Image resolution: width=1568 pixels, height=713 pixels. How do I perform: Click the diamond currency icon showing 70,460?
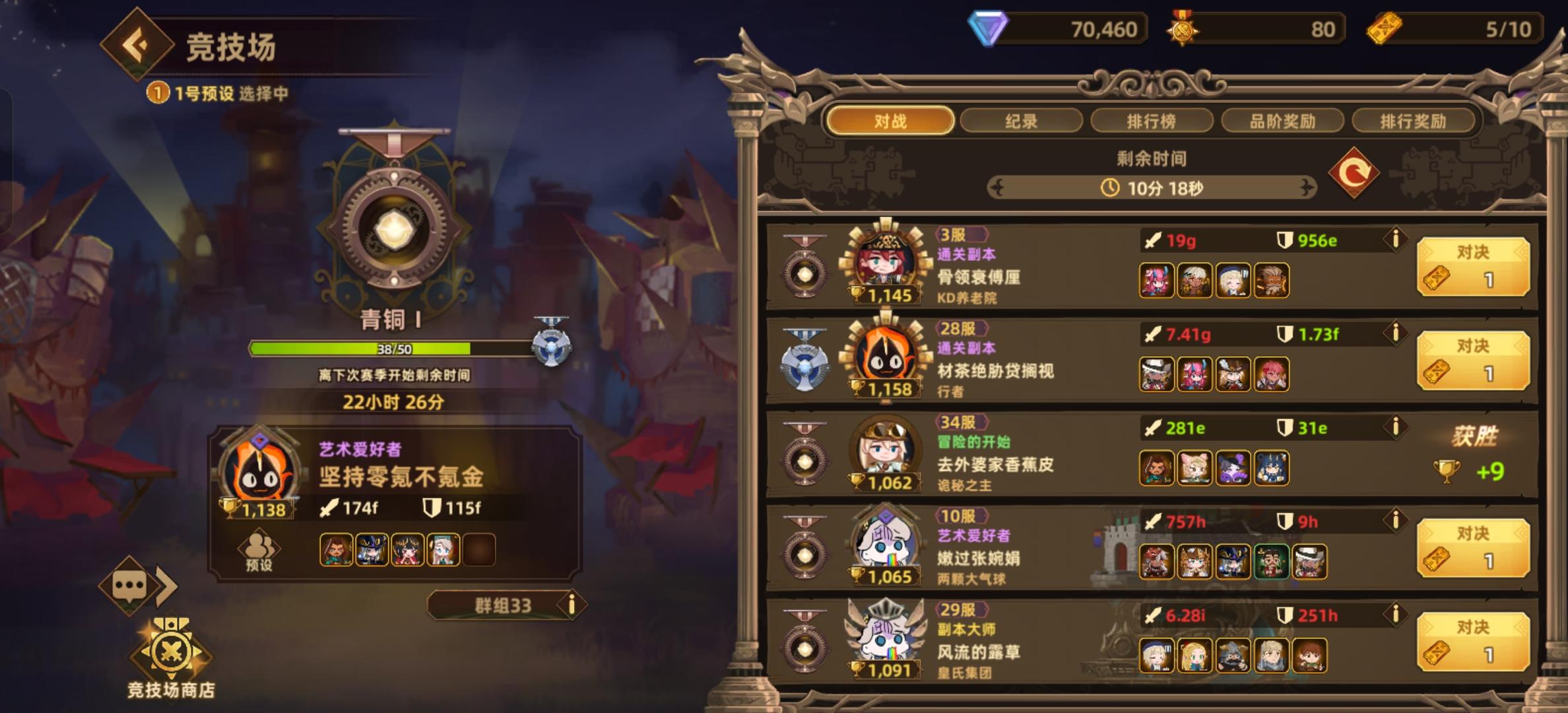pos(989,28)
